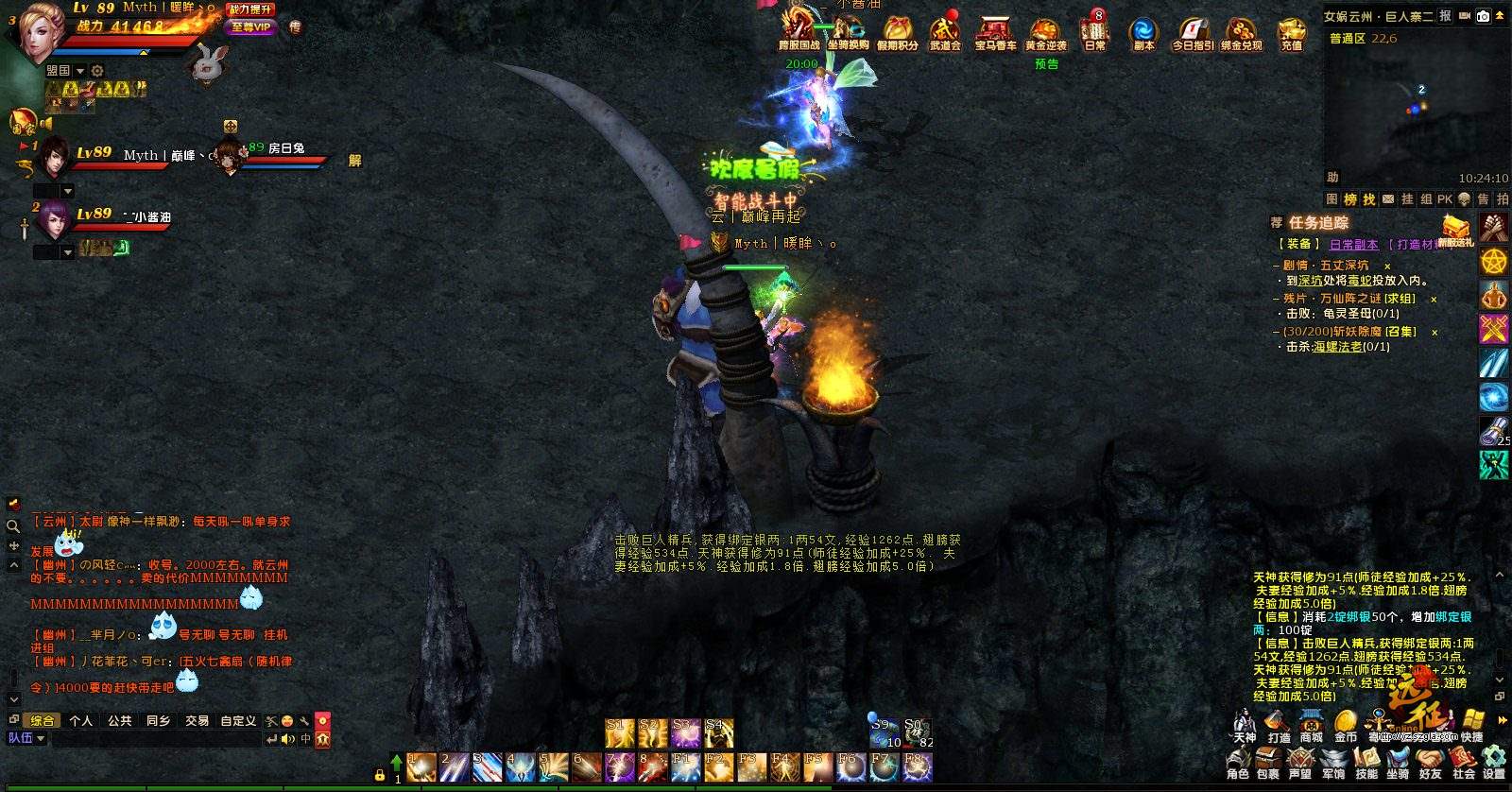Image resolution: width=1512 pixels, height=792 pixels.
Task: Switch chat to the 个人 tab
Action: pyautogui.click(x=81, y=720)
